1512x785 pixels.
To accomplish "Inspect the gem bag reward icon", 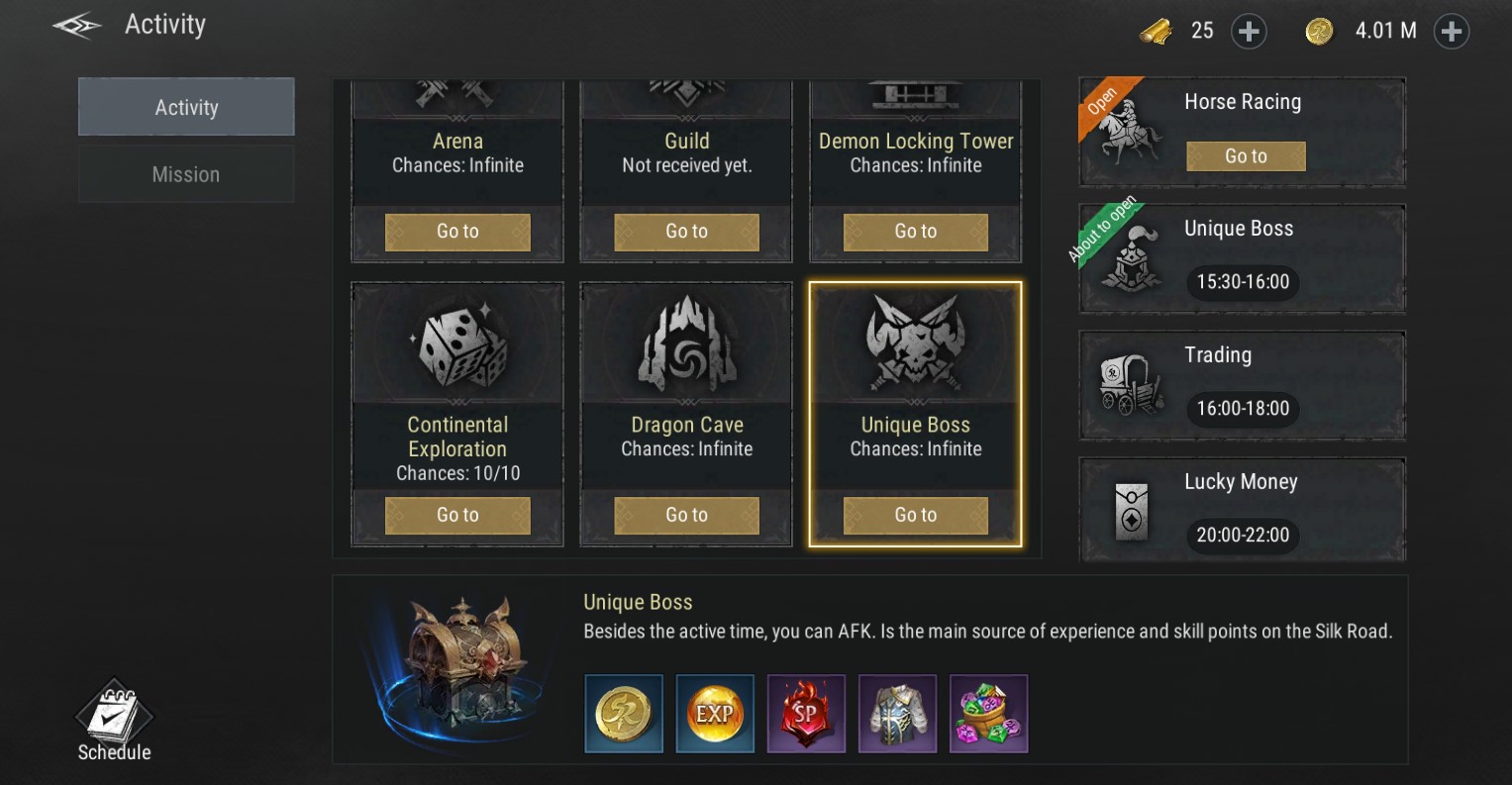I will point(988,714).
